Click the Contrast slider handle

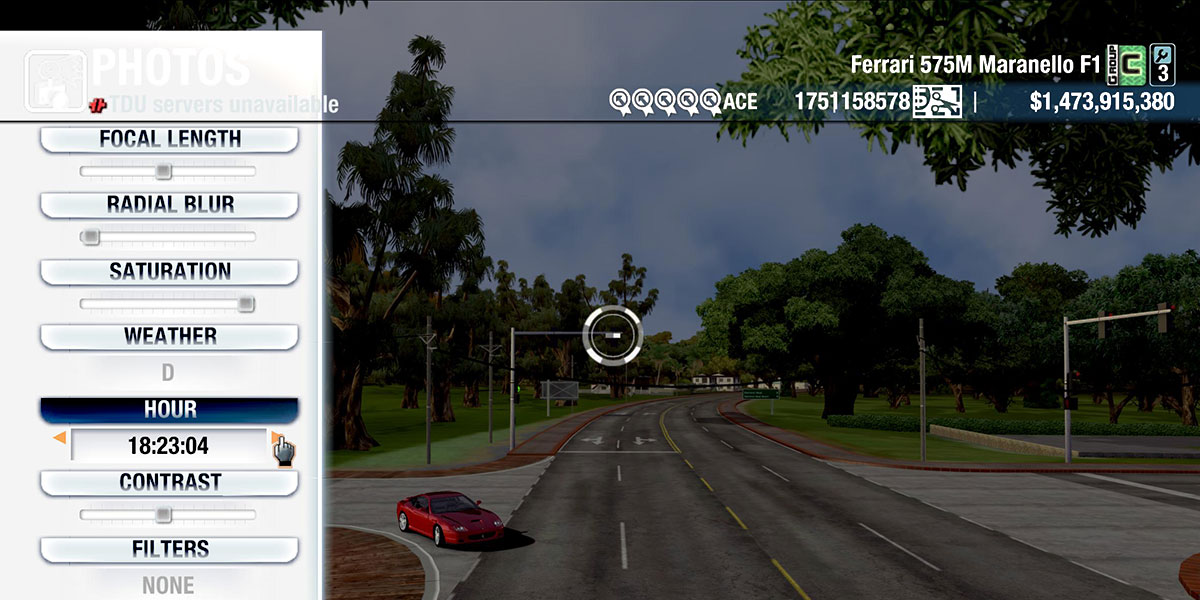tap(163, 515)
